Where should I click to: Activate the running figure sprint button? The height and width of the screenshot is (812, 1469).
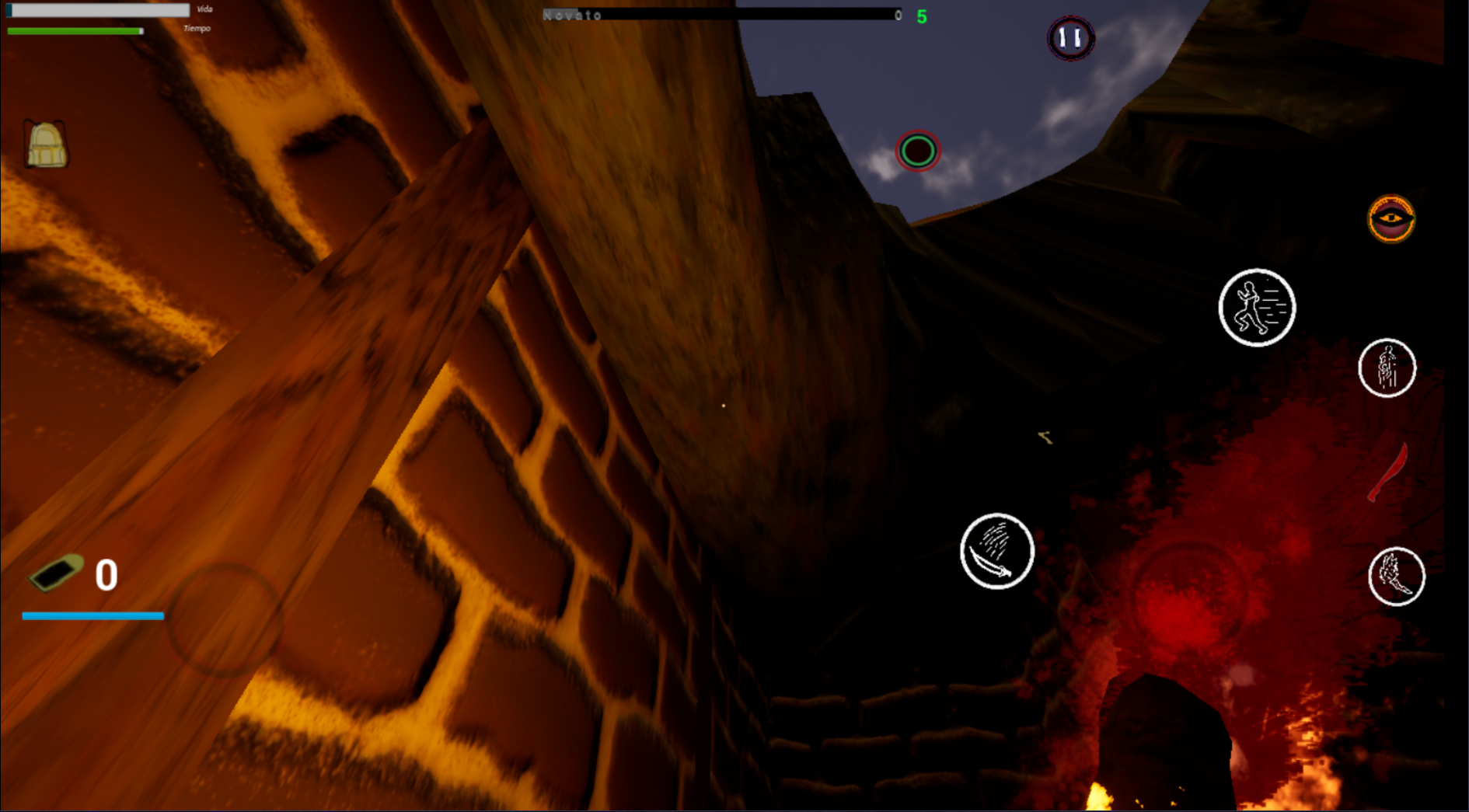[x=1256, y=308]
